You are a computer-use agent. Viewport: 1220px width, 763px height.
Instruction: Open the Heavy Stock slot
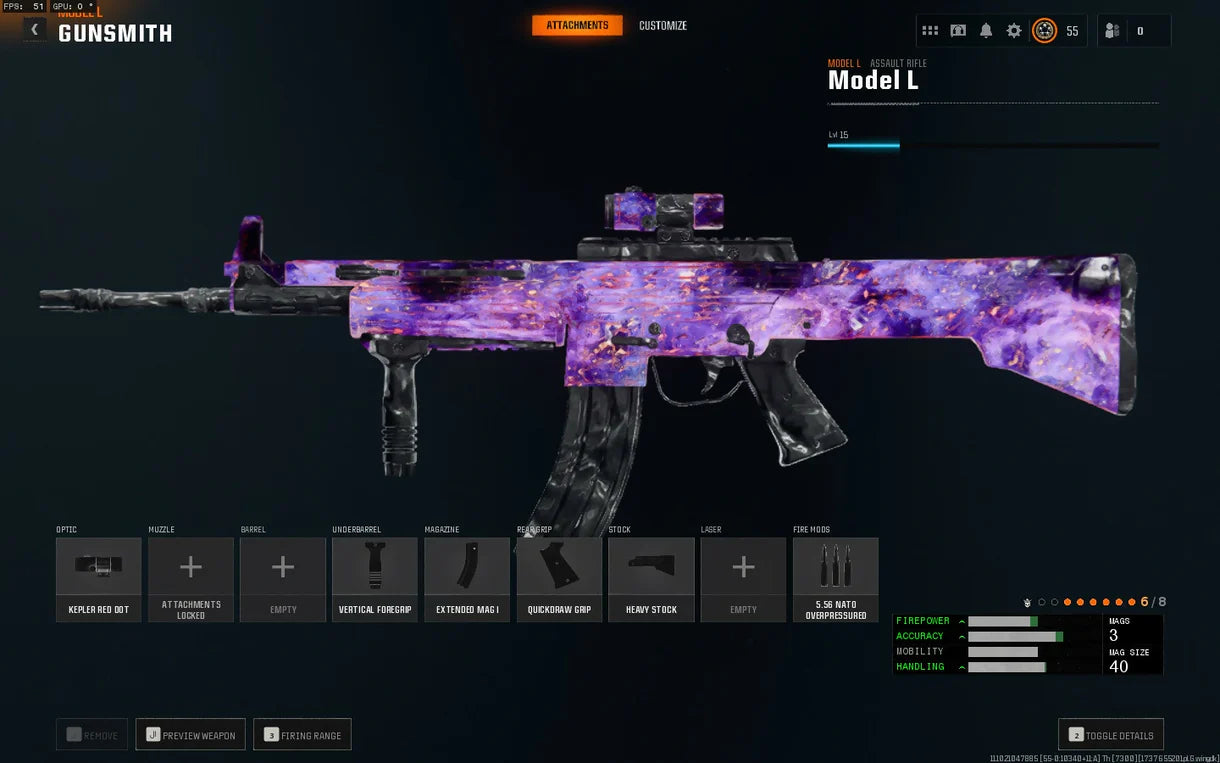coord(651,579)
